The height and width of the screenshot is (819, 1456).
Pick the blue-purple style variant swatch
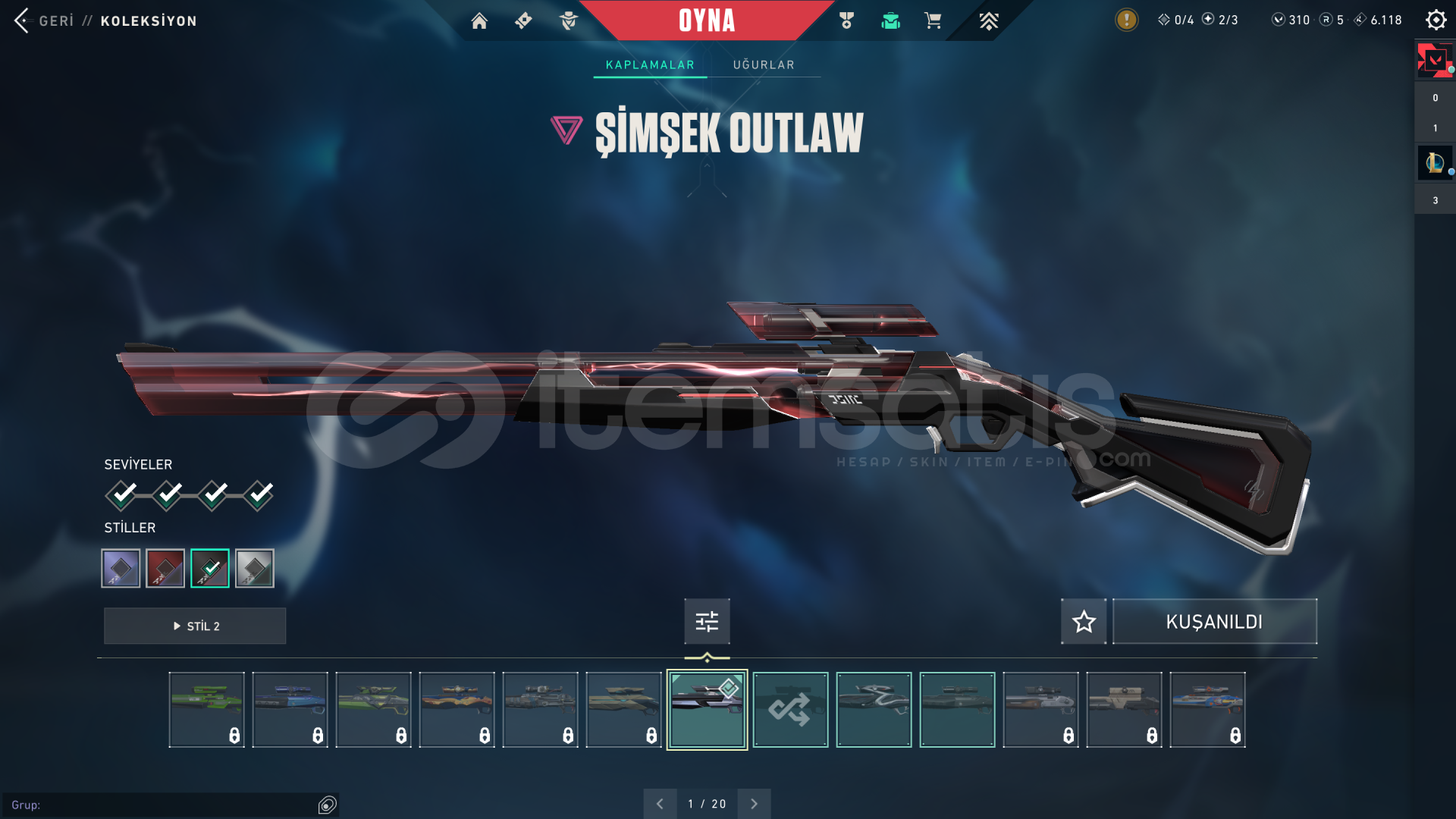(121, 568)
